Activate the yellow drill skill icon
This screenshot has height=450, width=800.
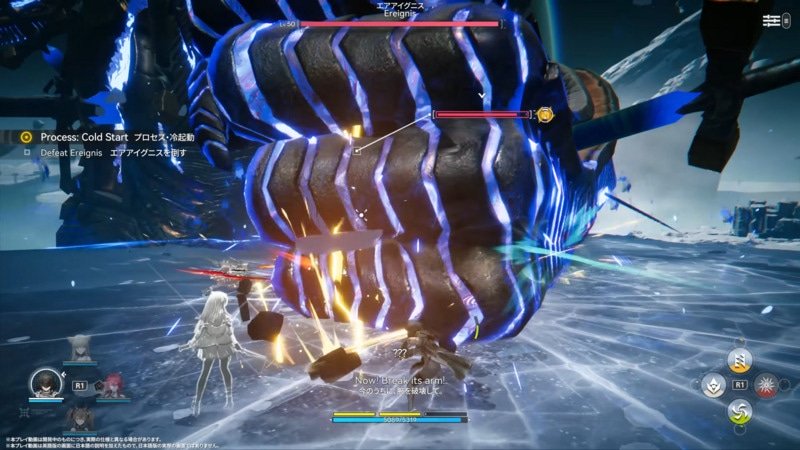click(x=739, y=360)
